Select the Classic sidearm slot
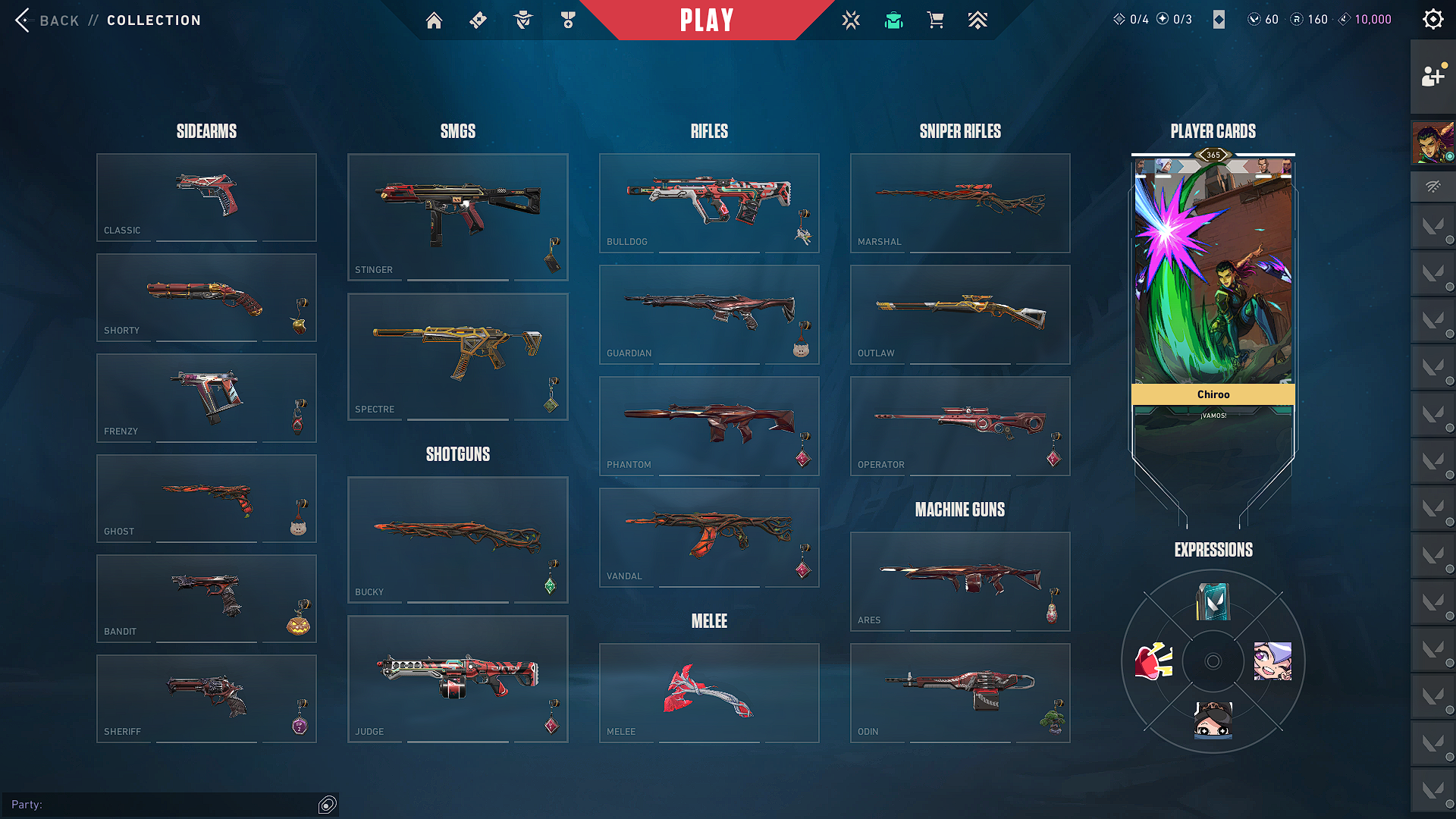This screenshot has height=819, width=1456. (x=206, y=197)
